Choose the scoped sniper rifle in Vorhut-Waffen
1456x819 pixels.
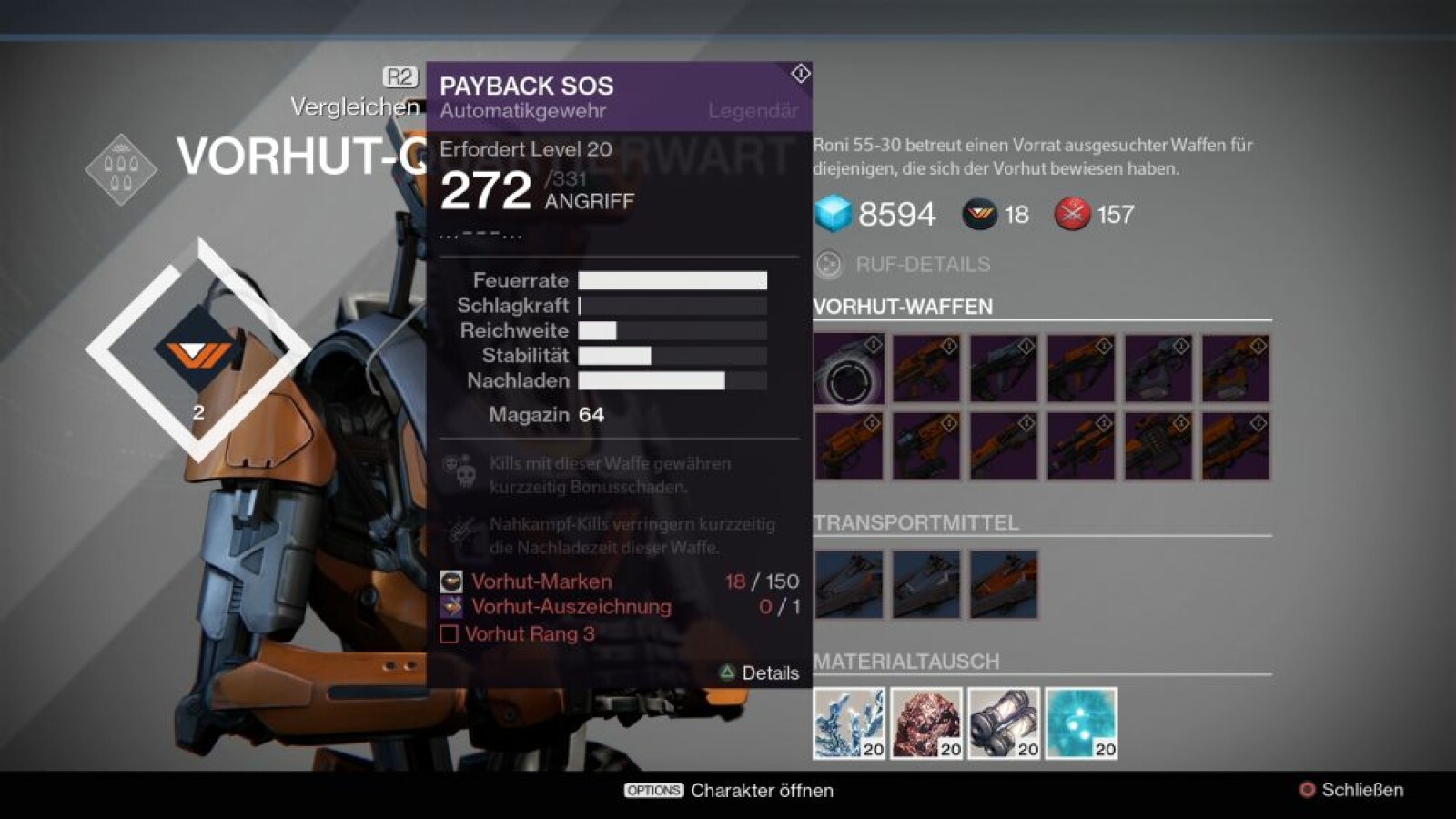click(1080, 447)
